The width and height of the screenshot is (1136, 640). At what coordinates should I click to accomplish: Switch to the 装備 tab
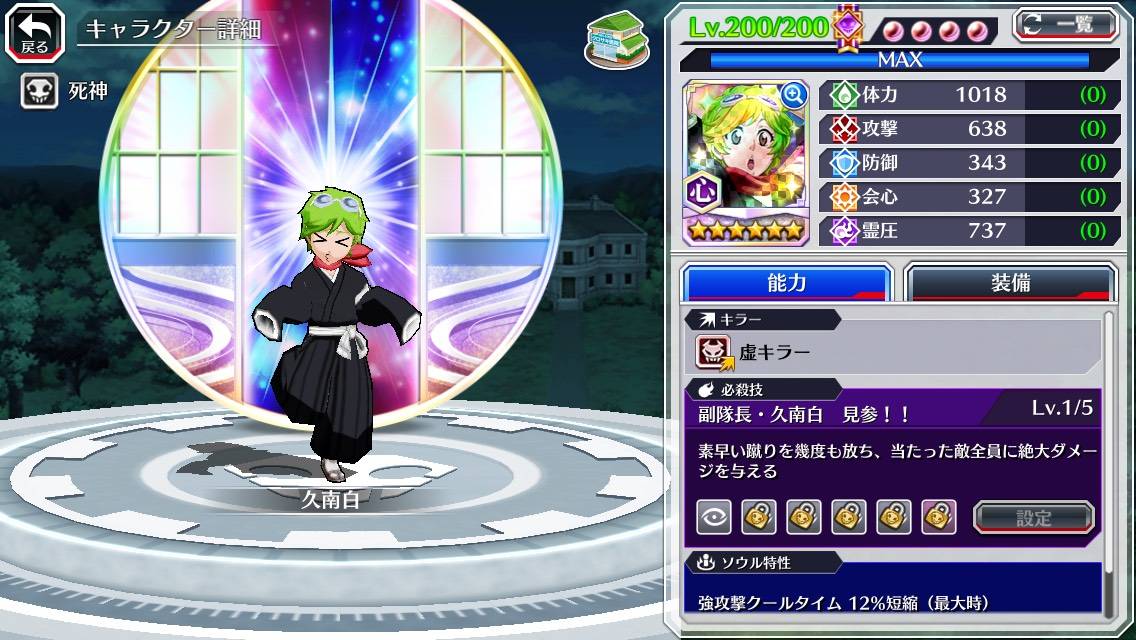pyautogui.click(x=1010, y=283)
